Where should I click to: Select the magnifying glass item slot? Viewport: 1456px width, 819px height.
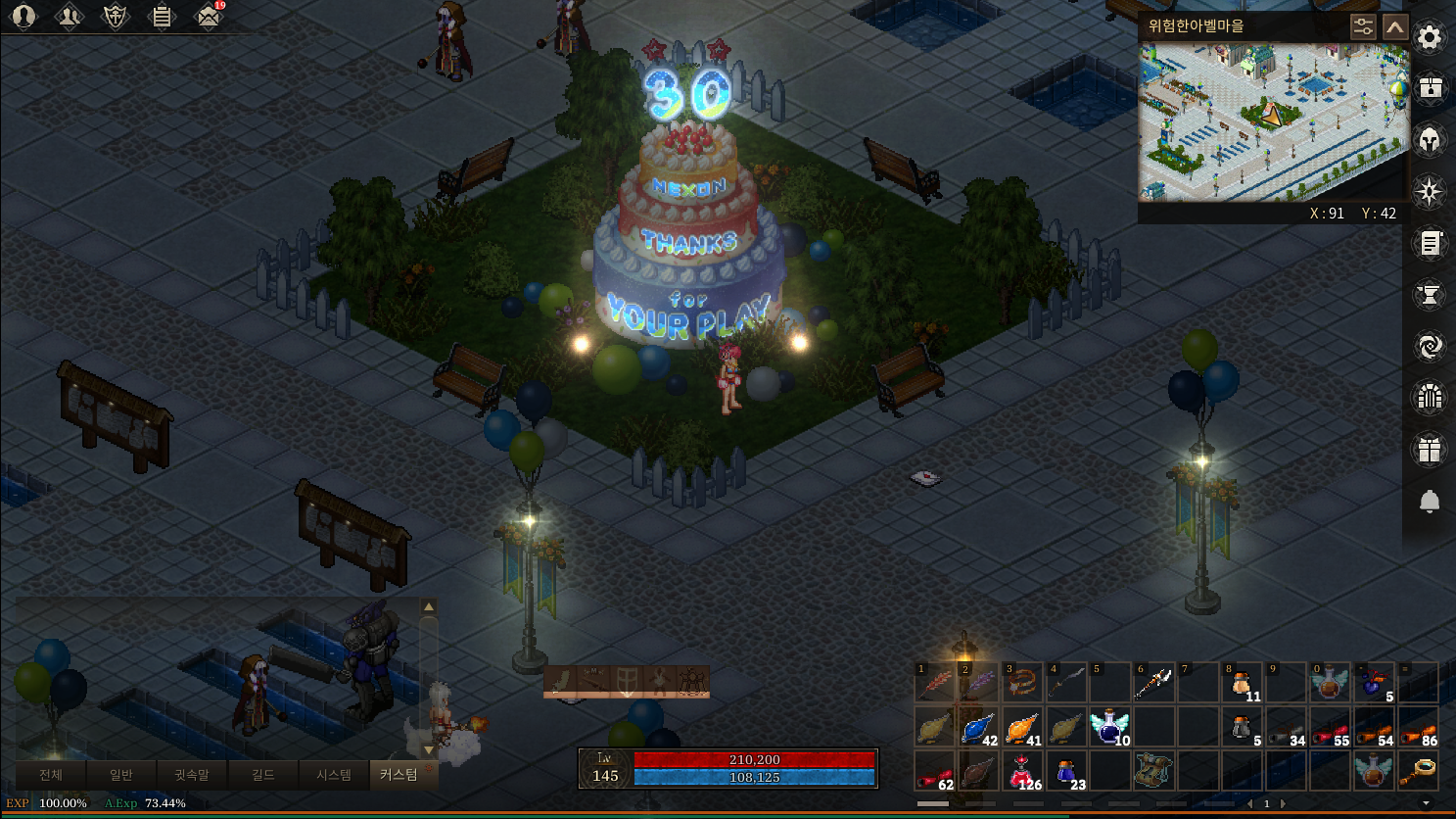click(x=1418, y=772)
